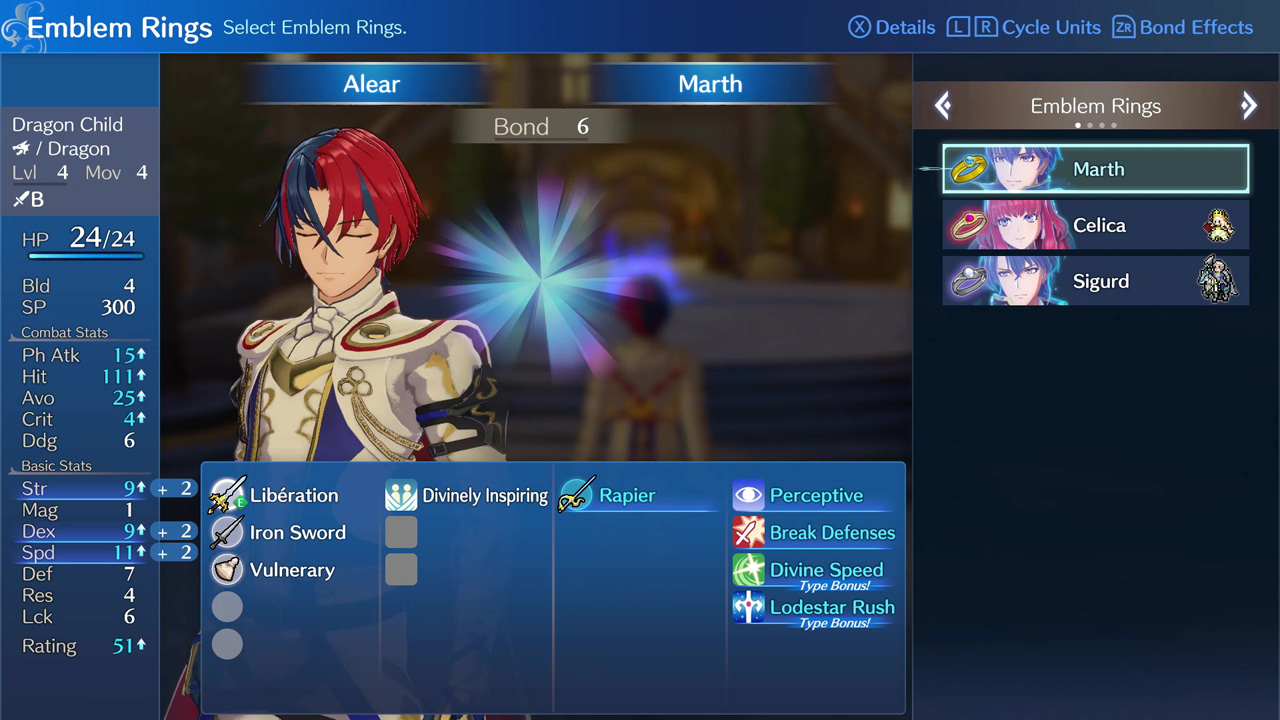Select the Iron Sword item
Screen dimensions: 1280x720
tap(279, 532)
